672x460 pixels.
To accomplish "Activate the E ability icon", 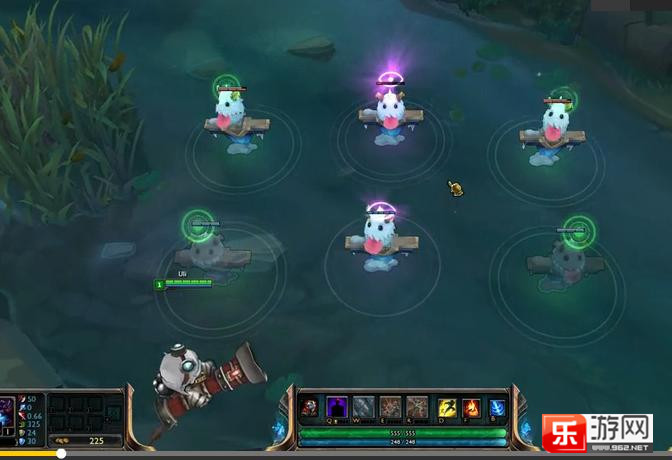I will point(390,407).
